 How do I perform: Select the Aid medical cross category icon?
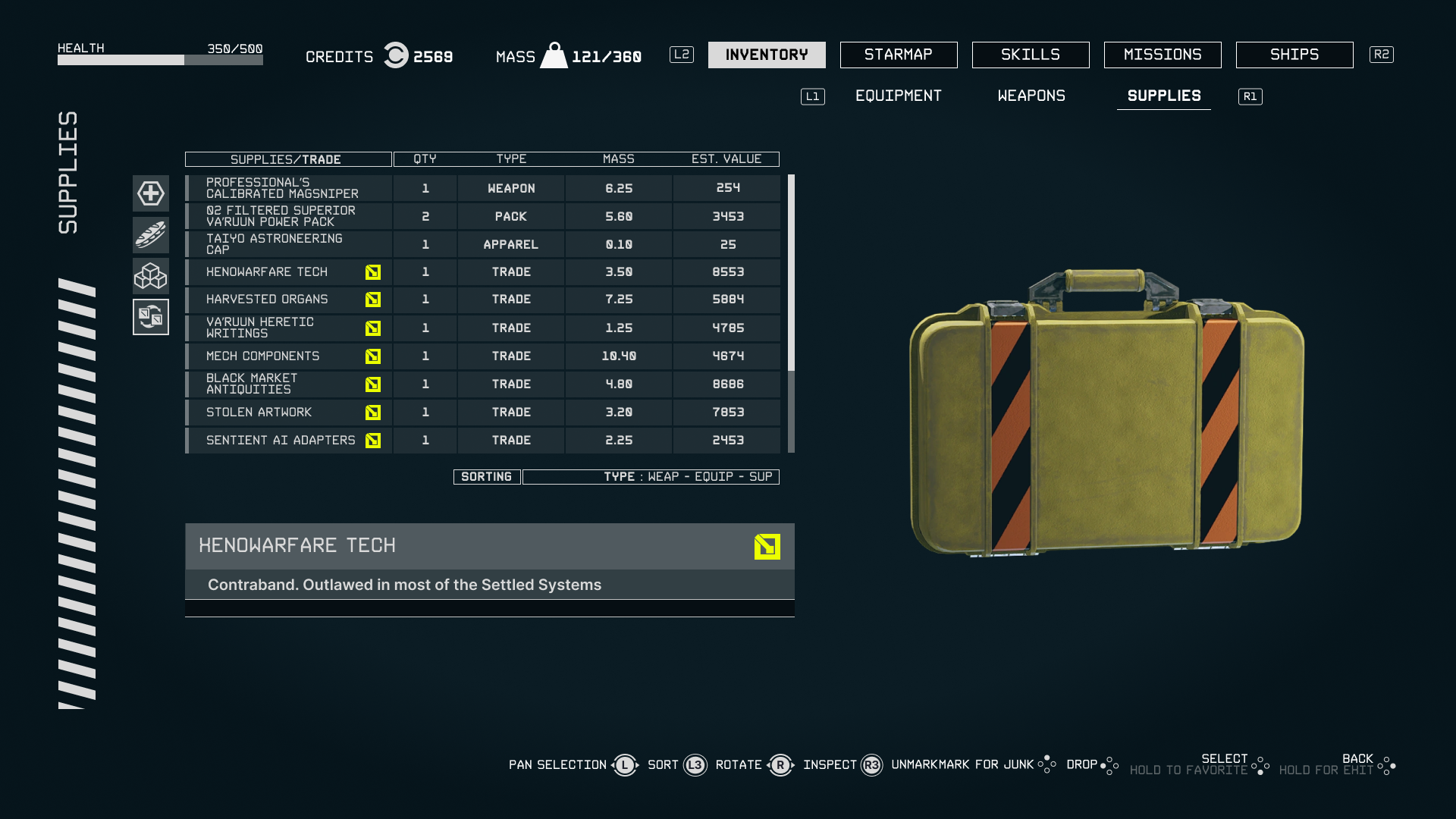point(150,194)
